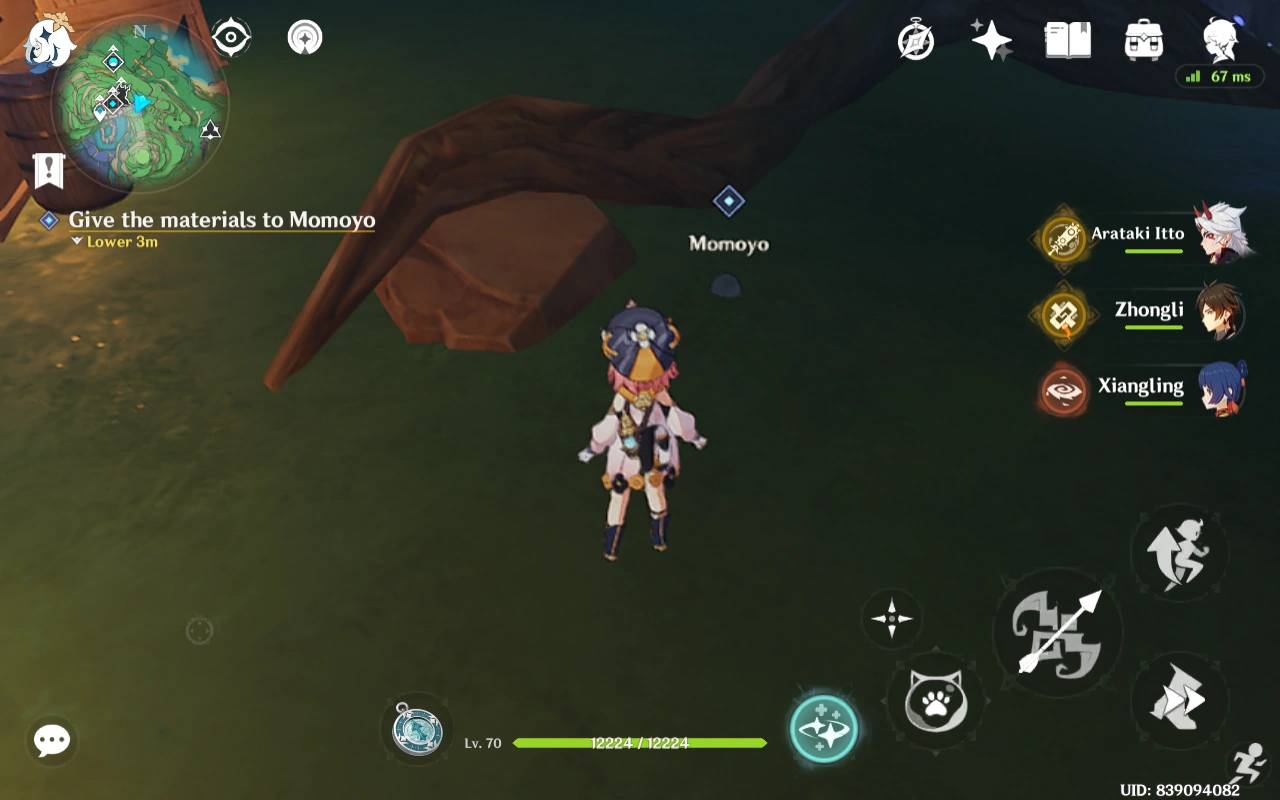Click the Lv. 70 HP bar

coord(640,744)
